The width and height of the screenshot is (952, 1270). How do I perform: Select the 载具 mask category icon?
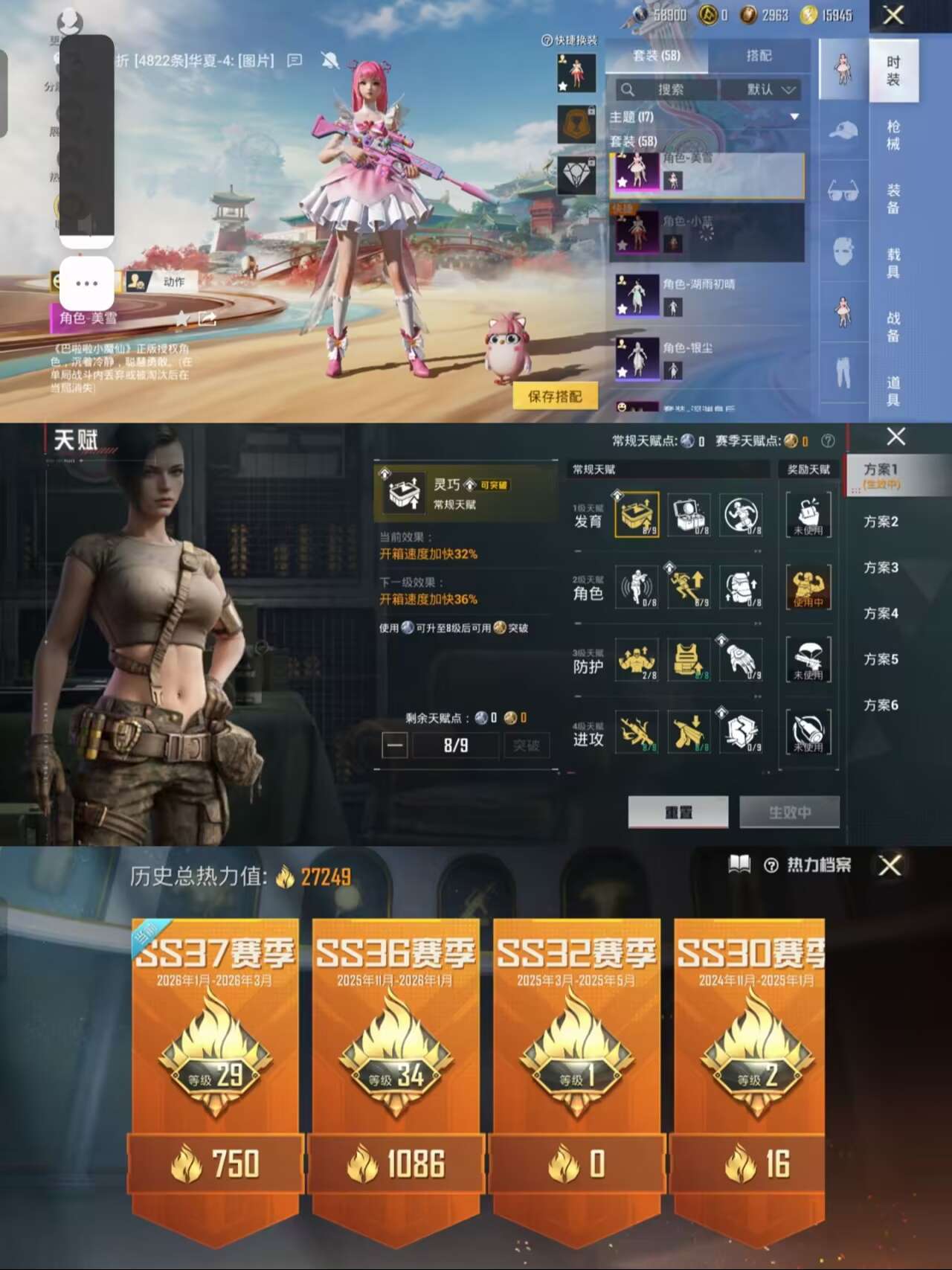[843, 246]
